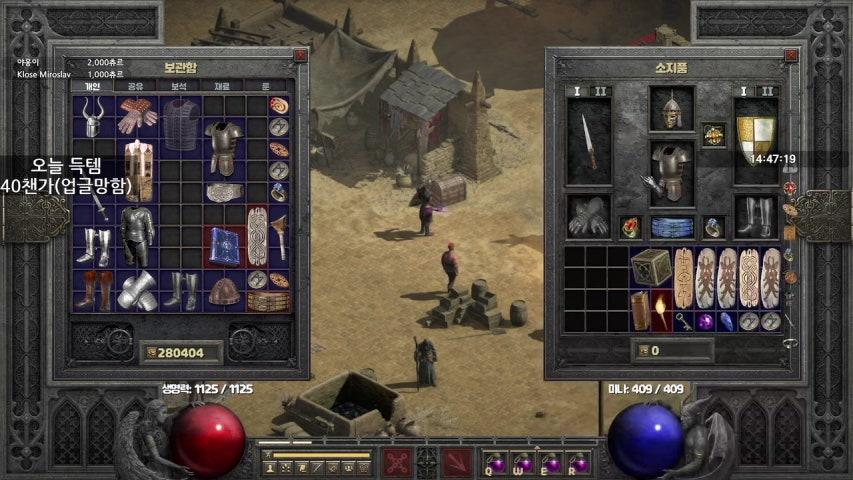The image size is (853, 480).
Task: Pick up the Horadric Cube in inventory
Action: [650, 267]
